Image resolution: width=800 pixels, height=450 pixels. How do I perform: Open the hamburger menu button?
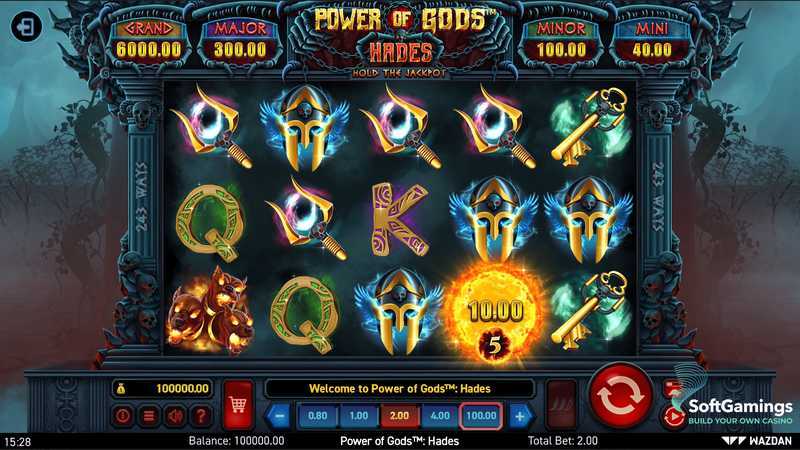click(149, 415)
